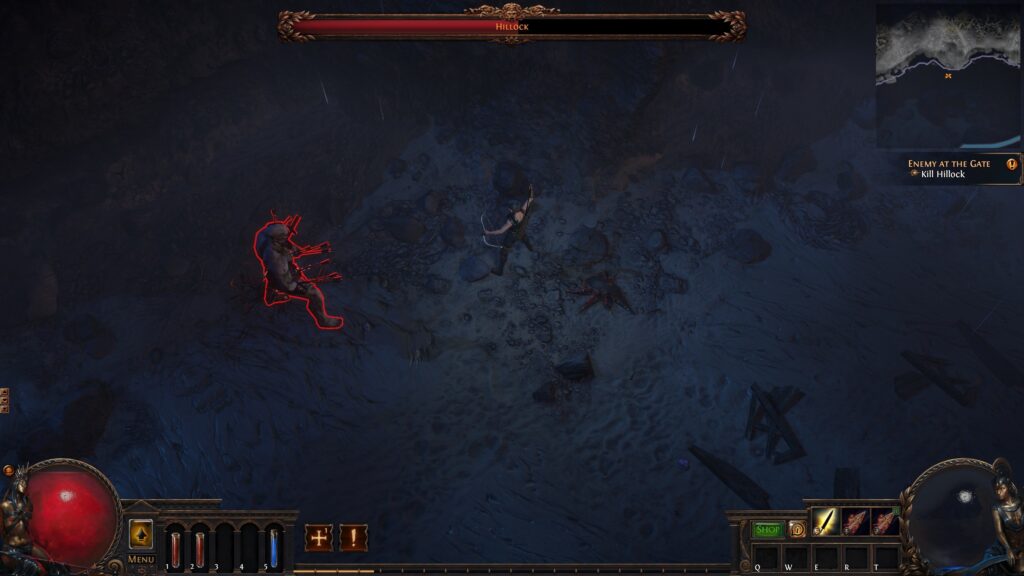
Task: Open the Menu button
Action: tap(141, 559)
